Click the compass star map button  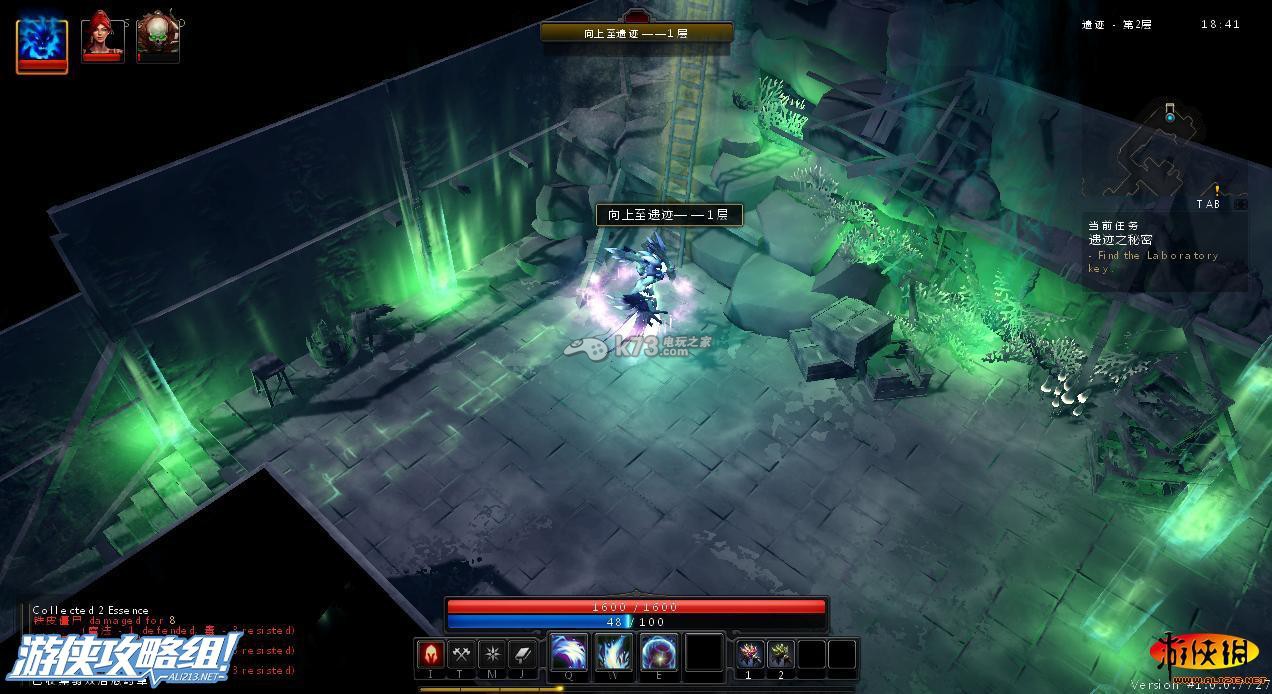coord(492,655)
